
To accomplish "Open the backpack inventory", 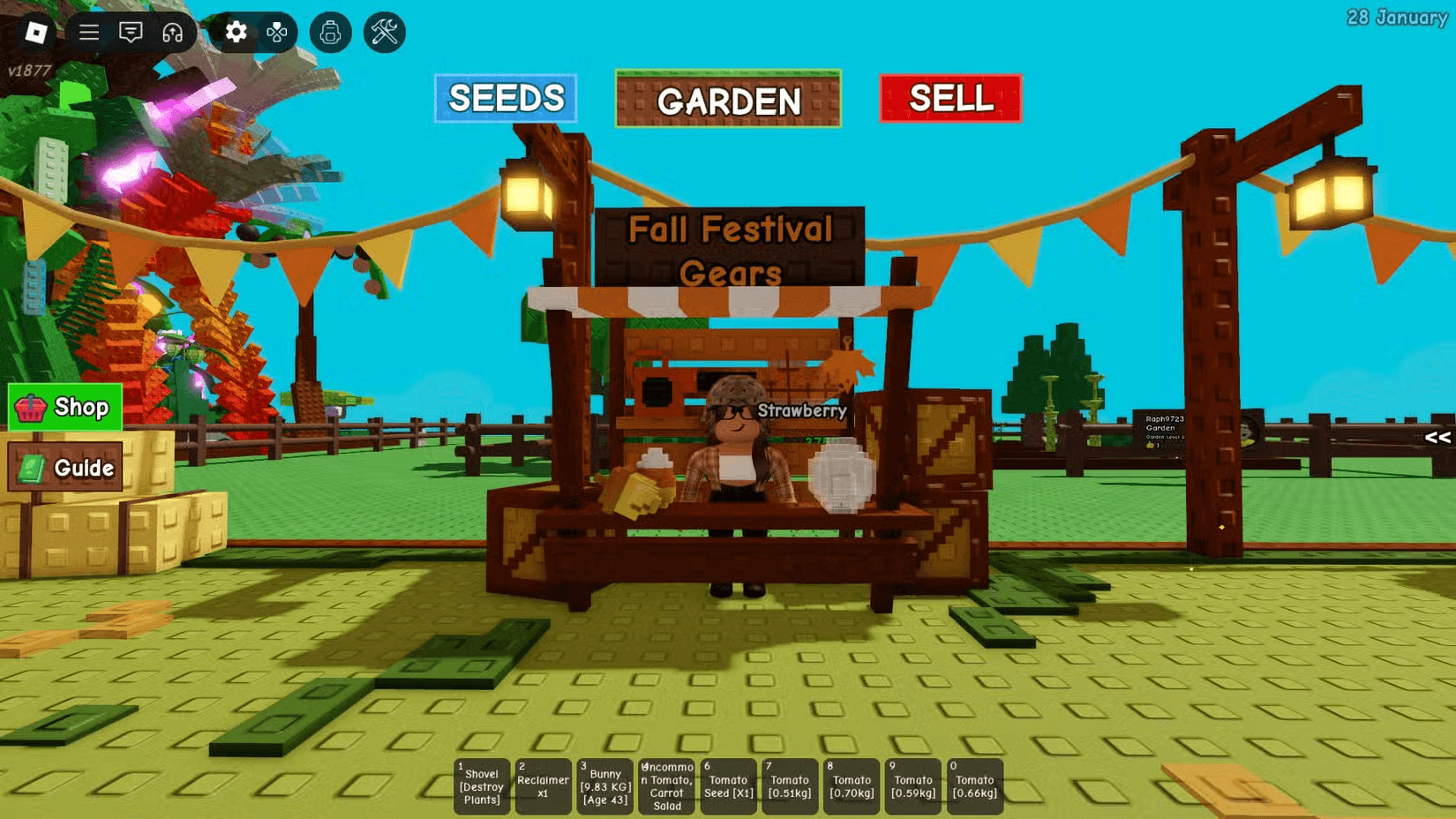I will 331,33.
